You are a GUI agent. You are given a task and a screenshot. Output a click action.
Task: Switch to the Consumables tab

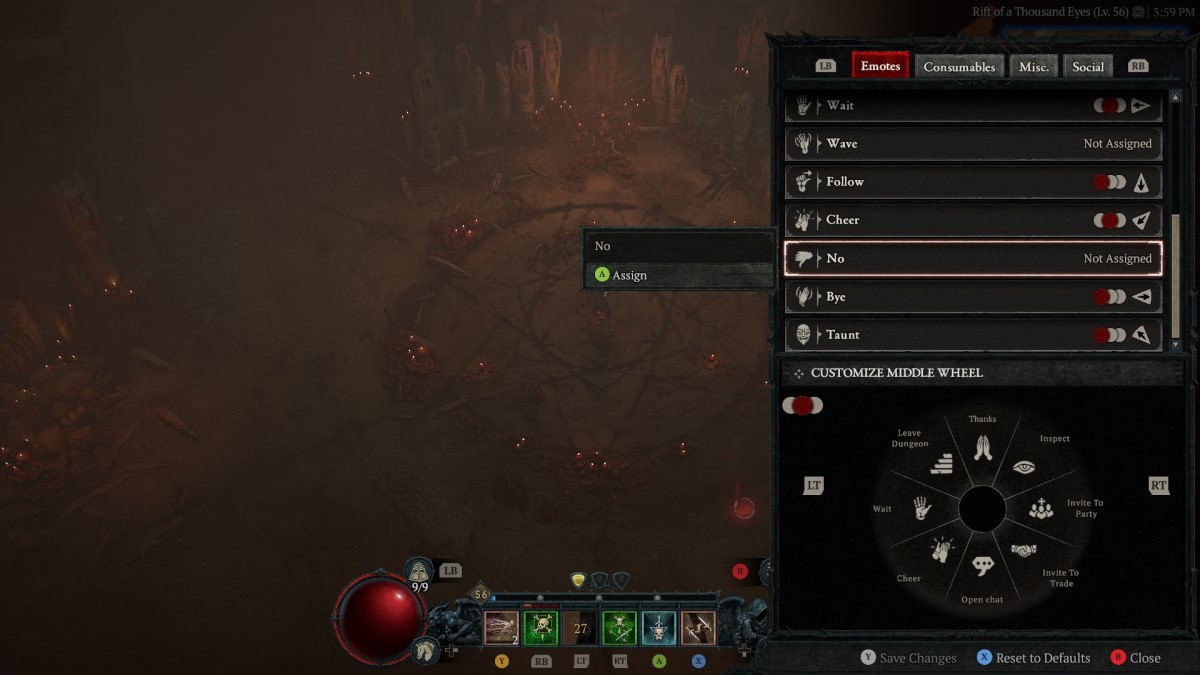[959, 67]
